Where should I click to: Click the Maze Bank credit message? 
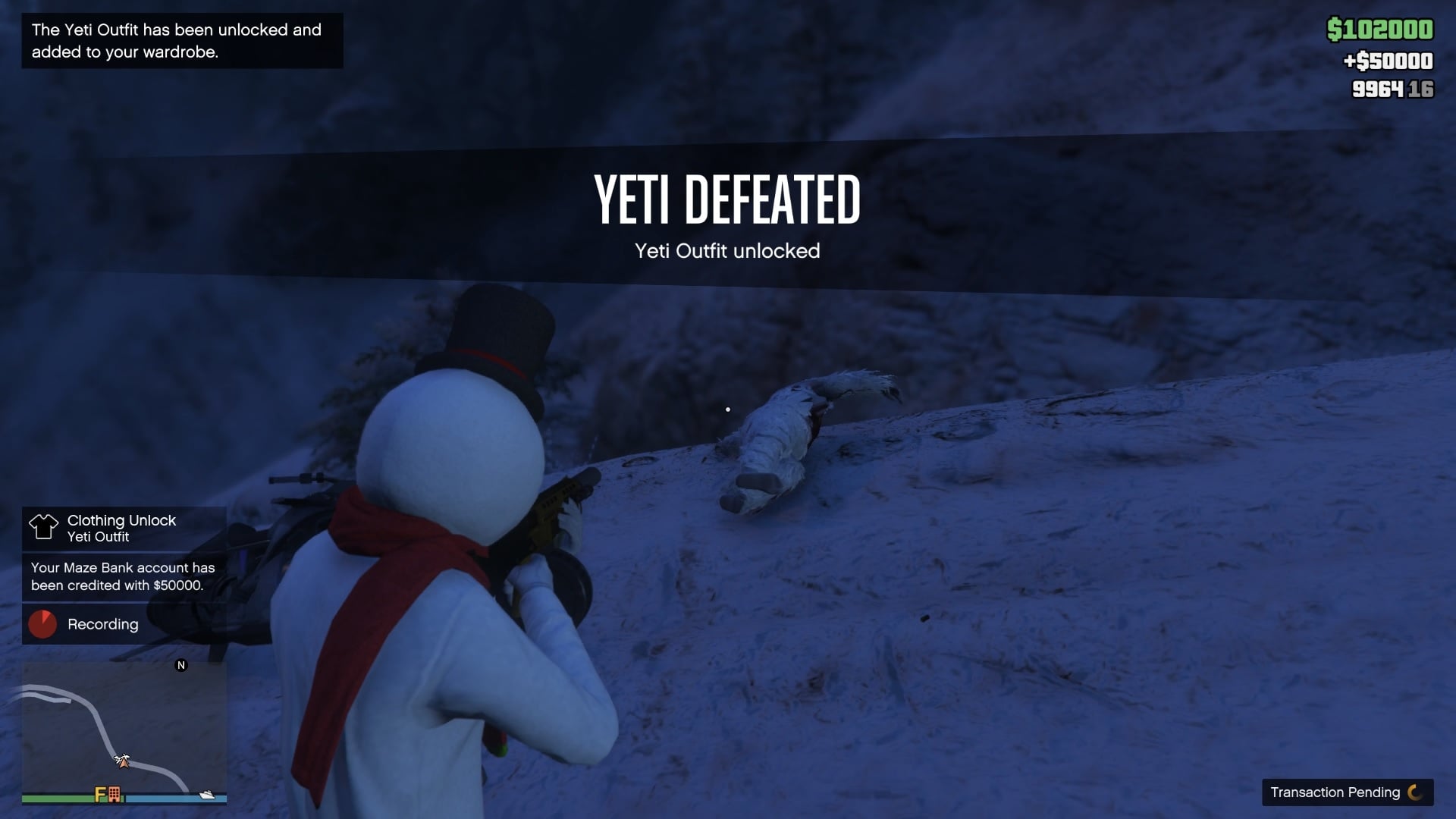[x=122, y=576]
